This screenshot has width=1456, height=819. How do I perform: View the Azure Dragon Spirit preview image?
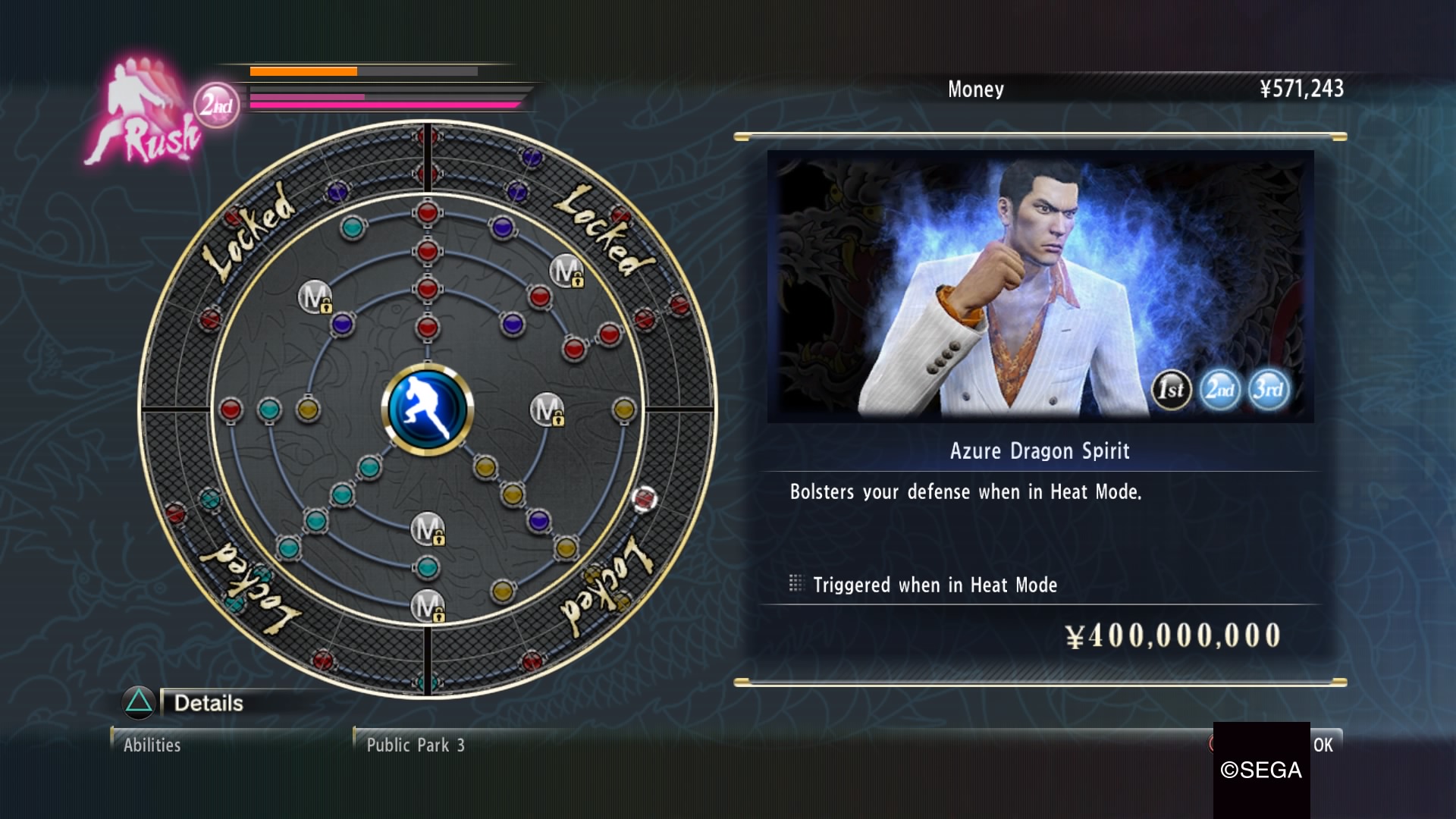click(1040, 286)
